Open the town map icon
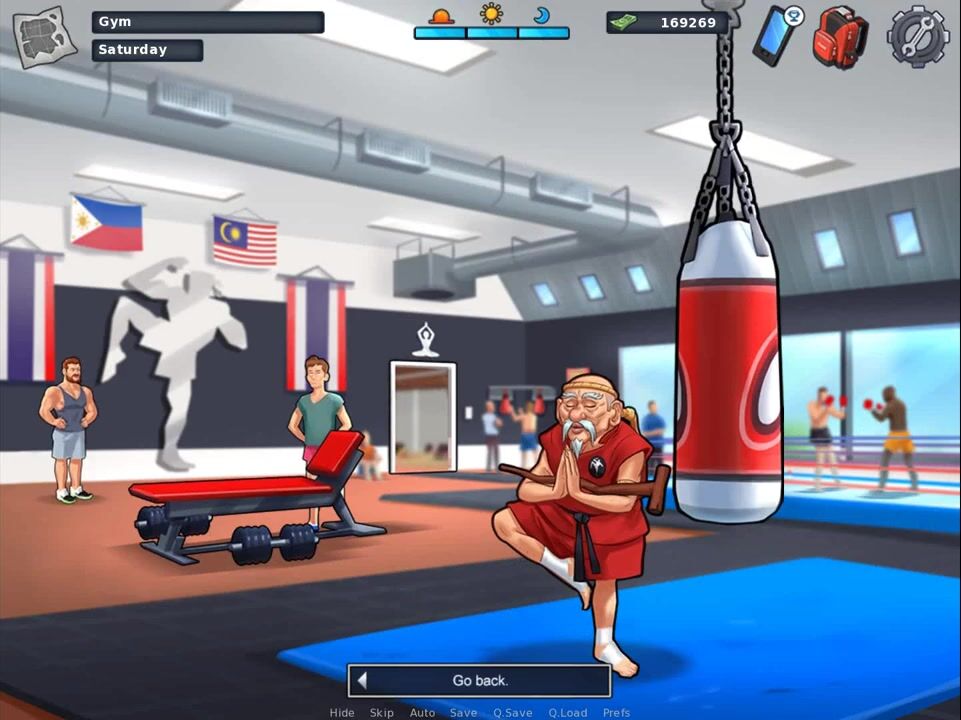The height and width of the screenshot is (720, 961). 44,37
